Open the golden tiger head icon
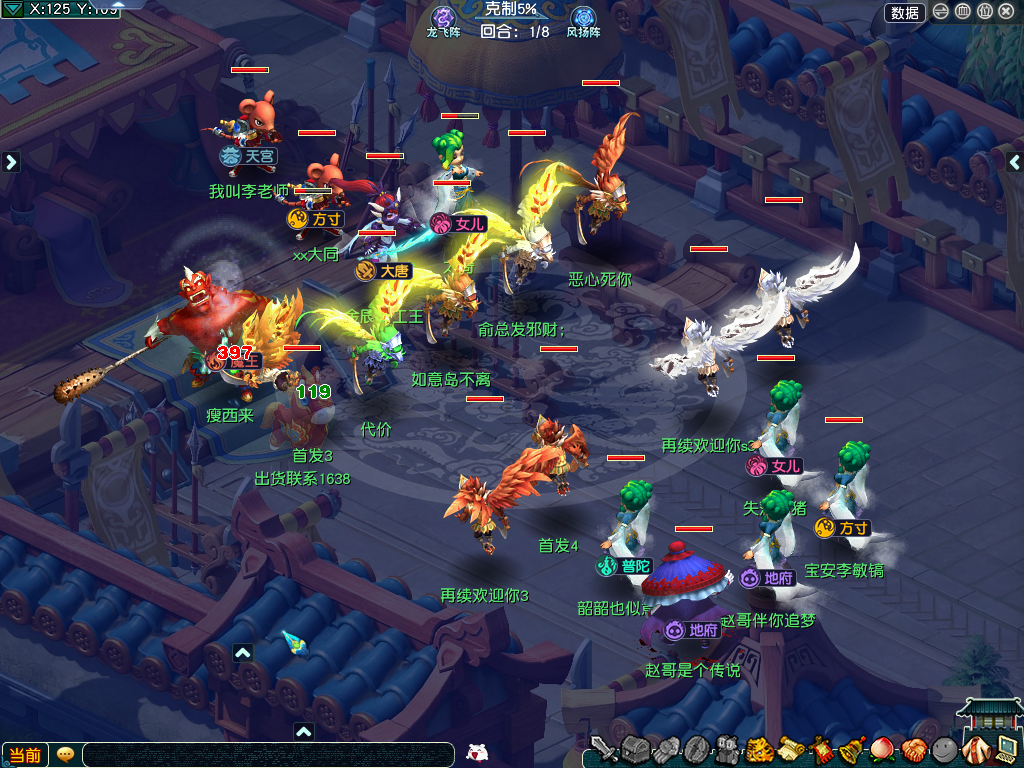This screenshot has width=1024, height=768. click(759, 749)
